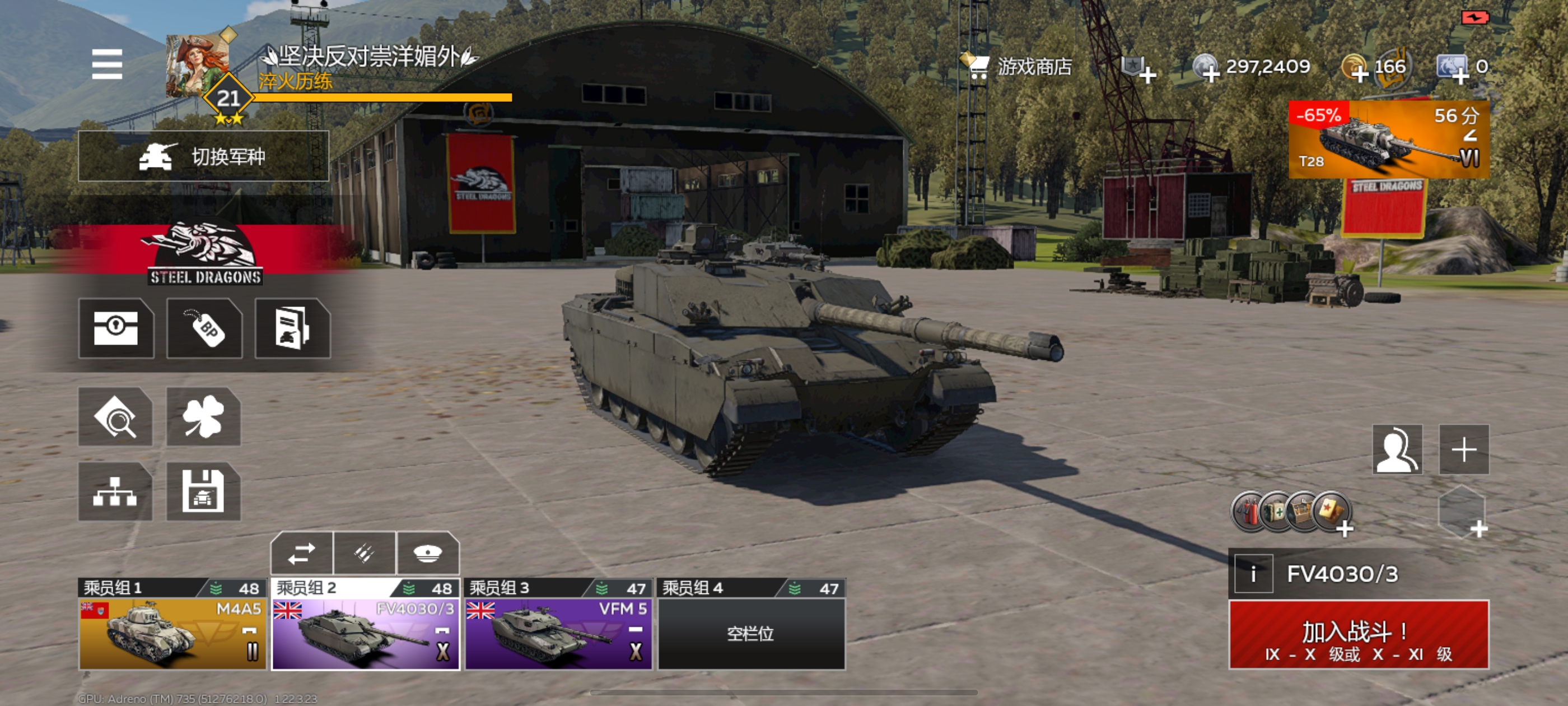Show FV4030/3 vehicle info

1253,574
